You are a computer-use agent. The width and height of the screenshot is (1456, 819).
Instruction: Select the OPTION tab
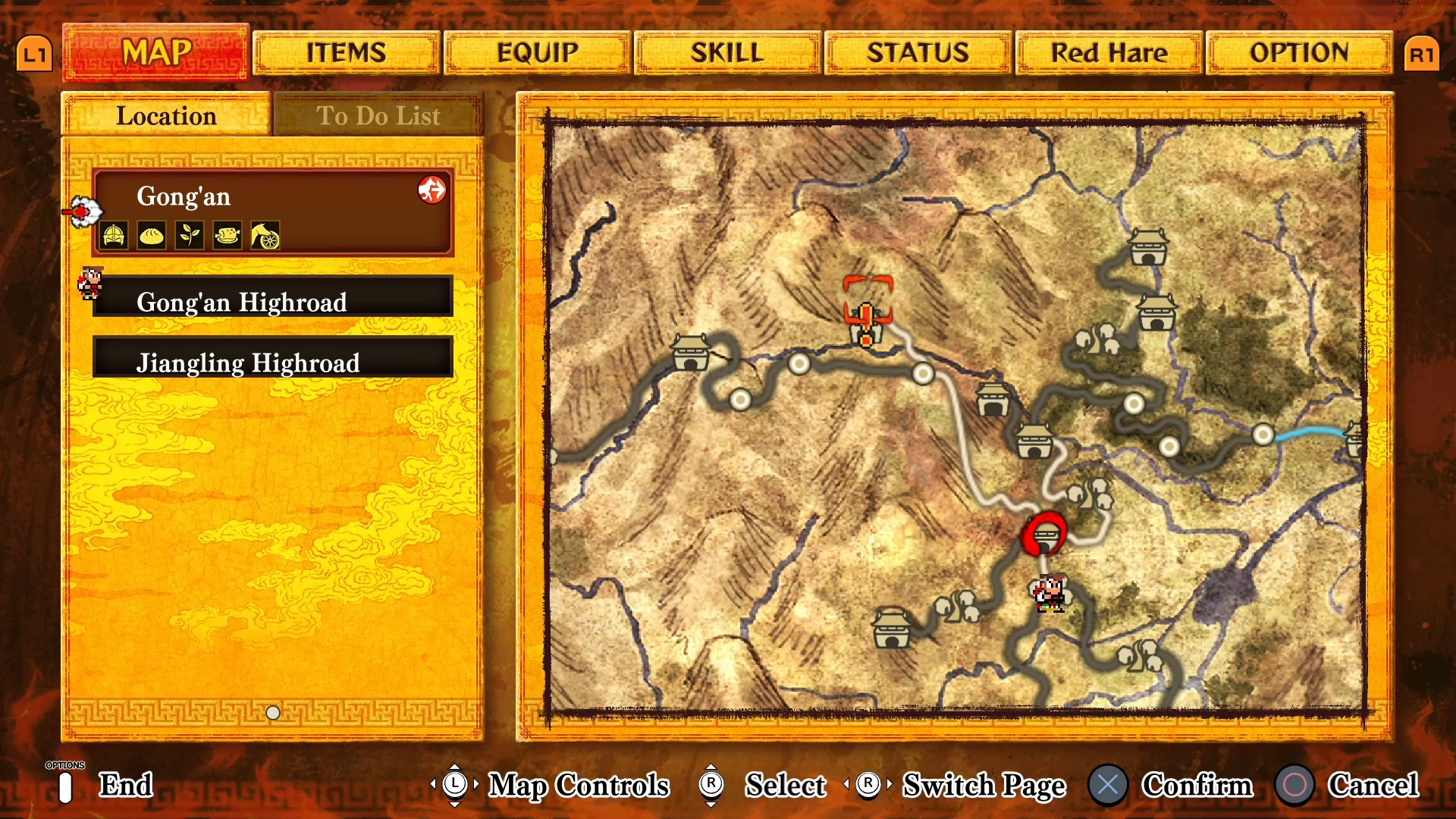(x=1299, y=53)
